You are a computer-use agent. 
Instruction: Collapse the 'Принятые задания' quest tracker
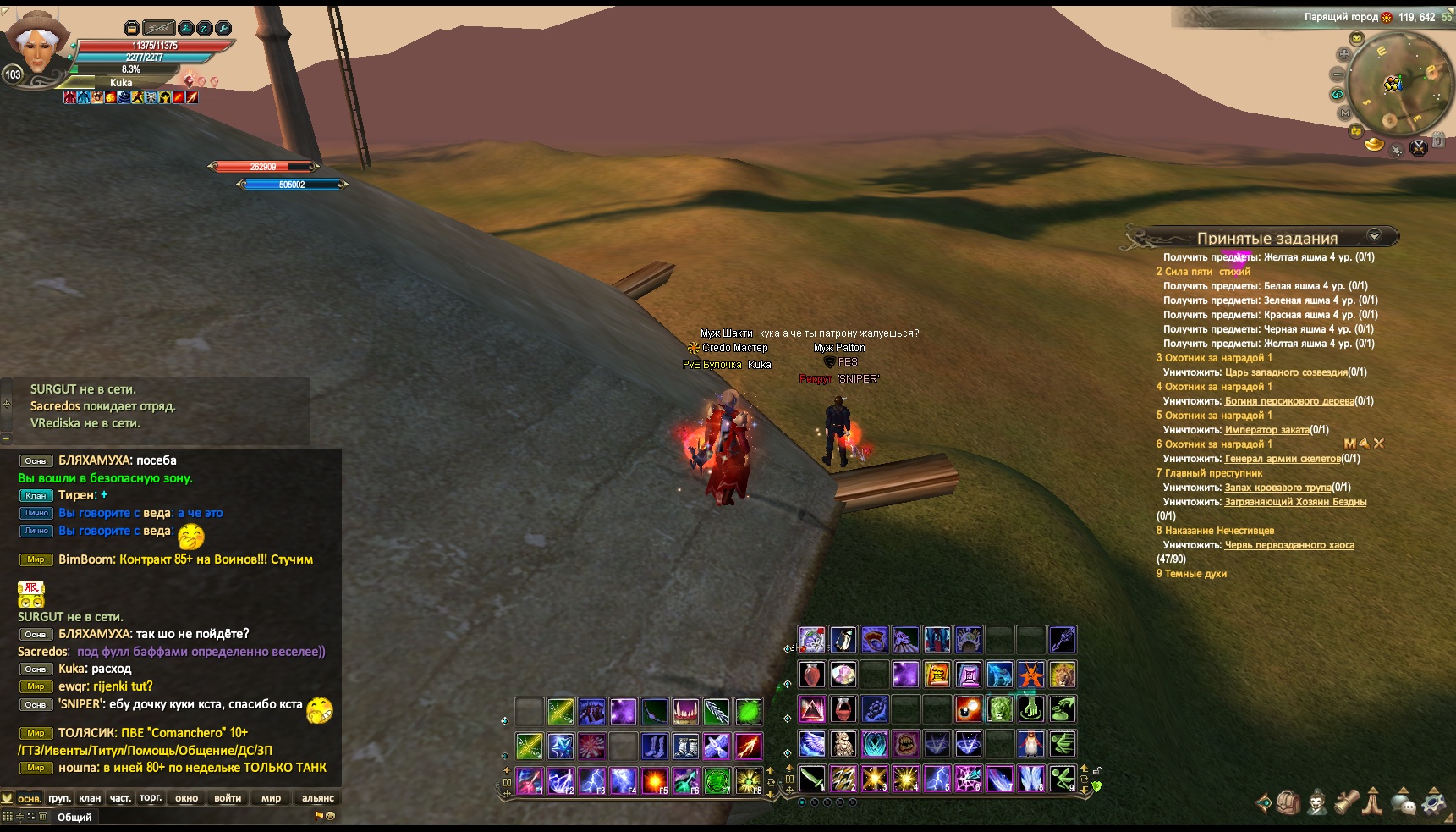(x=1374, y=235)
